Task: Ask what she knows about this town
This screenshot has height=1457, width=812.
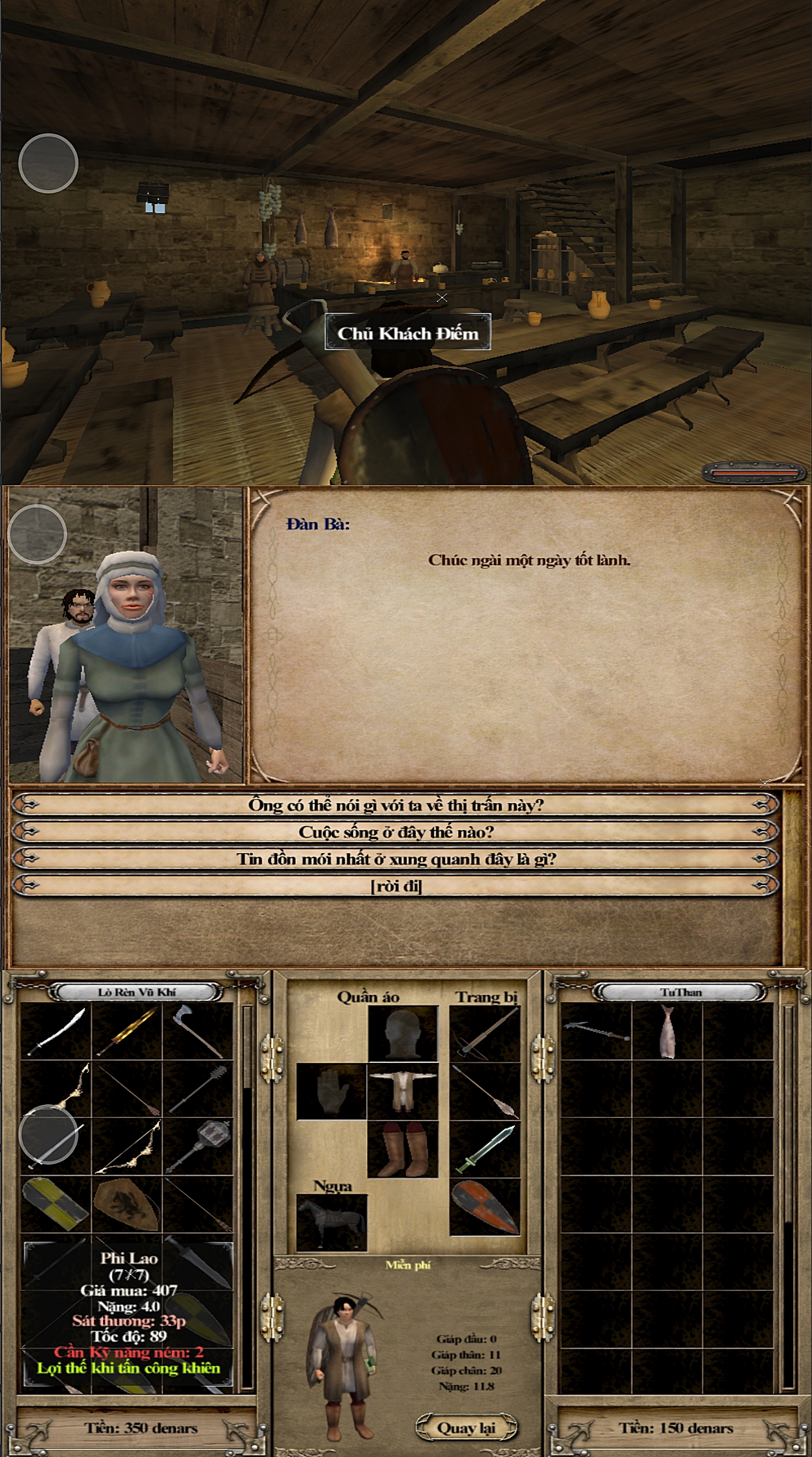Action: pos(395,804)
